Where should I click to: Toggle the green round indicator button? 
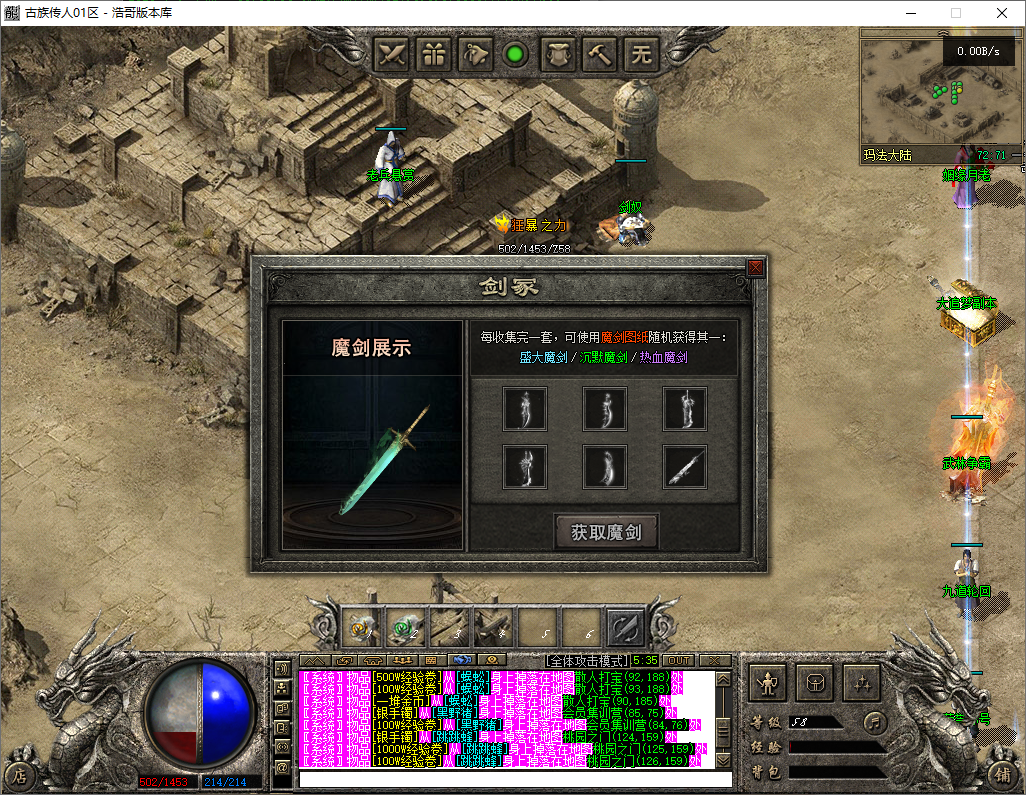(516, 54)
